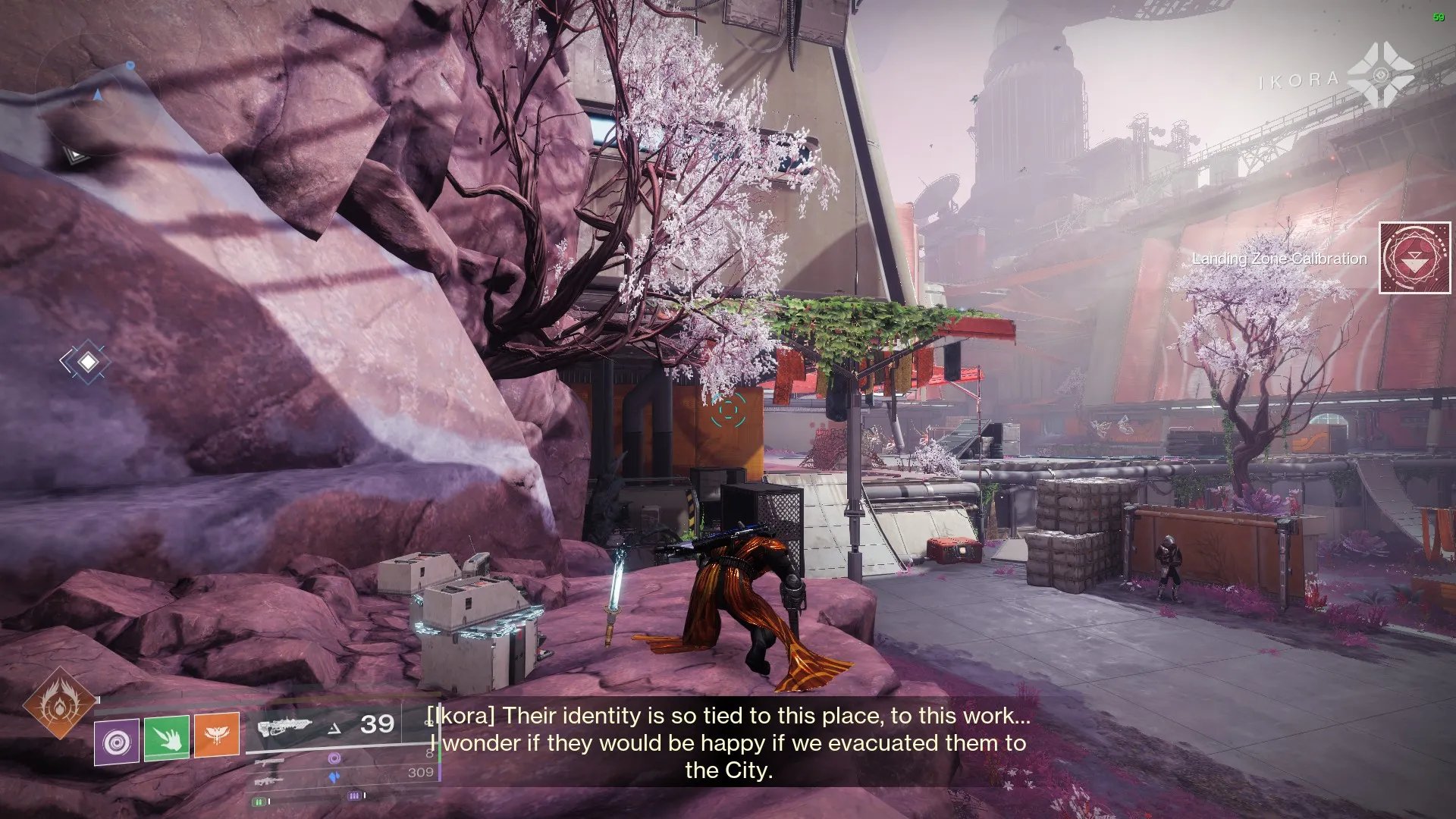This screenshot has height=819, width=1456.
Task: Activate the orange winged class ability
Action: pyautogui.click(x=217, y=736)
